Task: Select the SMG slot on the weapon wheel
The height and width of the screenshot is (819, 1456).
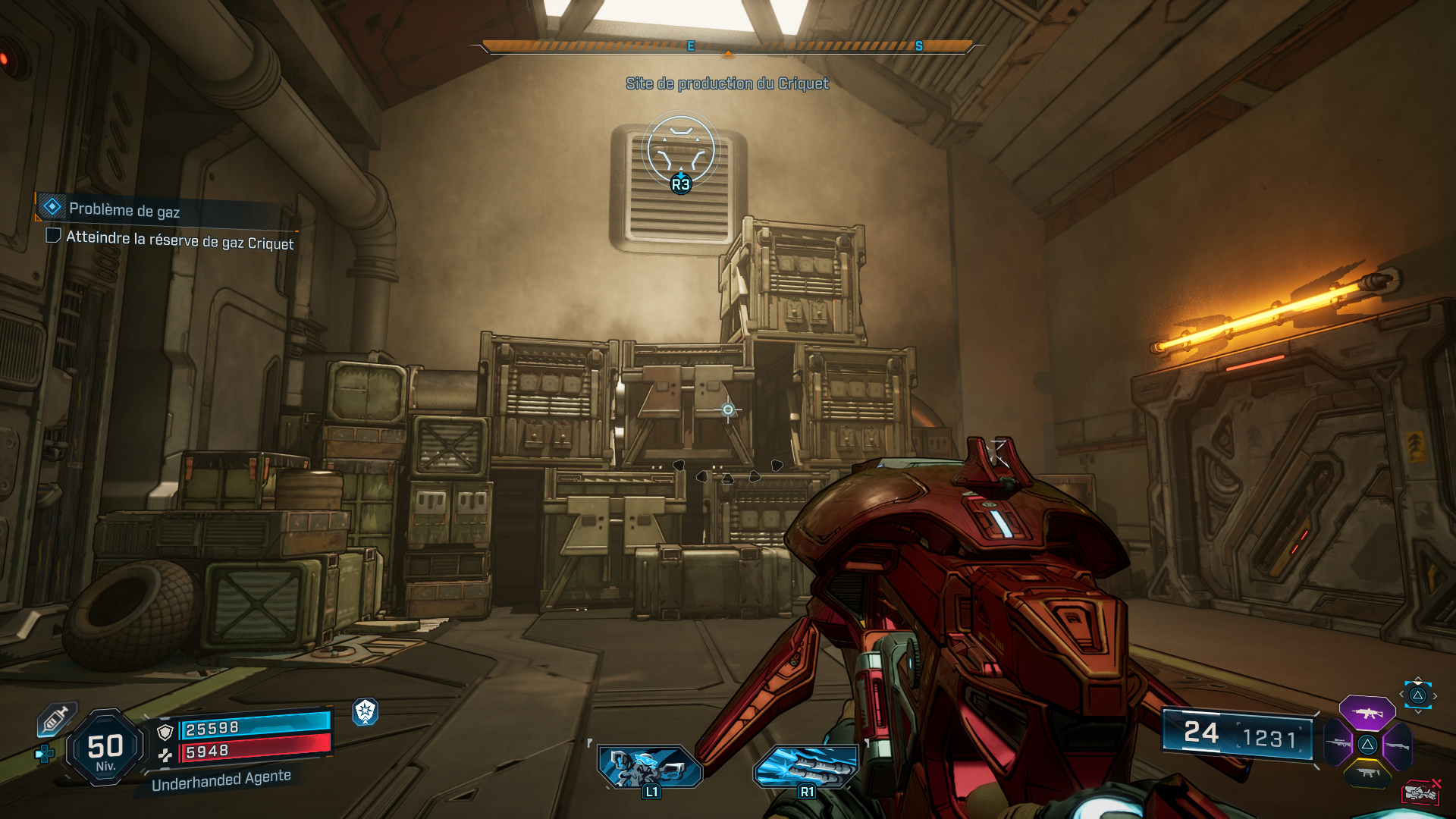Action: [x=1368, y=773]
